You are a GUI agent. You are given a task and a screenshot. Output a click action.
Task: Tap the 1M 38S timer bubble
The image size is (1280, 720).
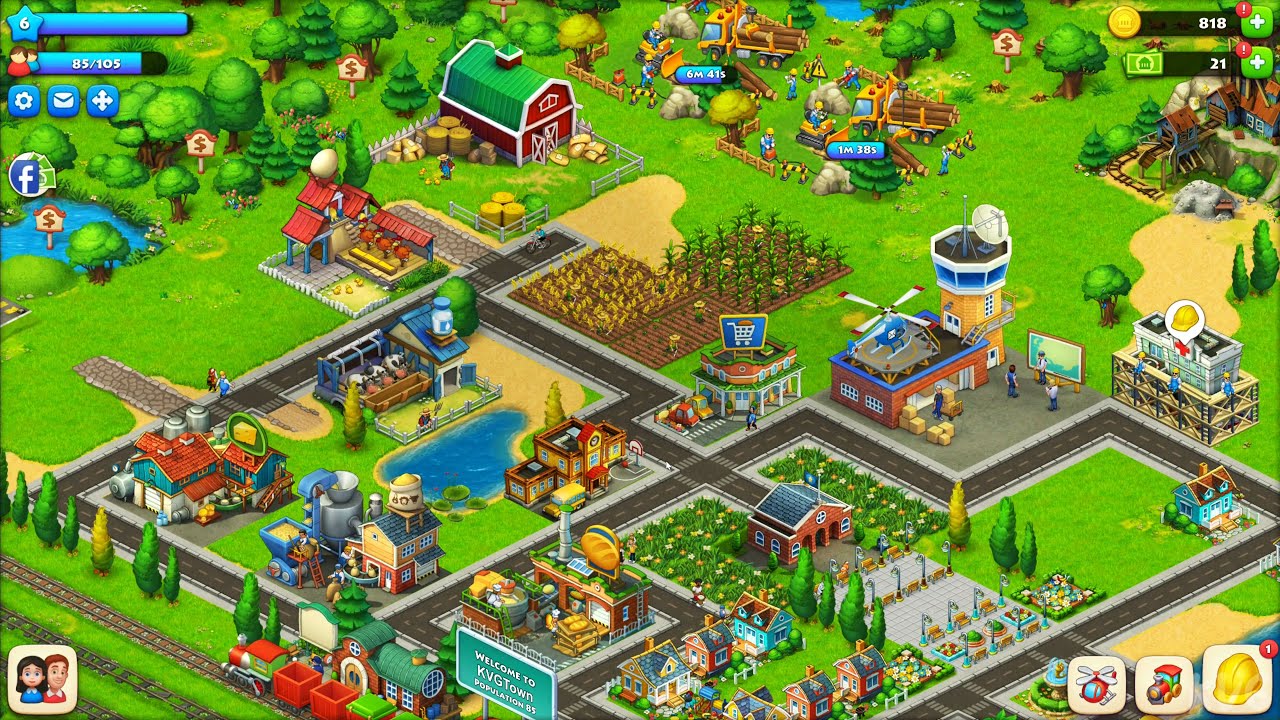(x=857, y=150)
